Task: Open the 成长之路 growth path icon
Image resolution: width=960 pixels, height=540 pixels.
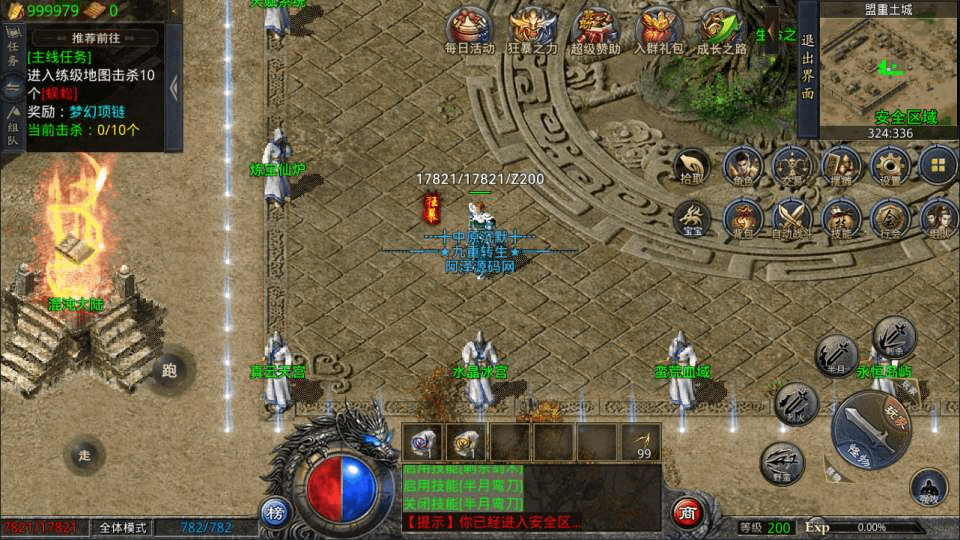Action: click(x=721, y=27)
